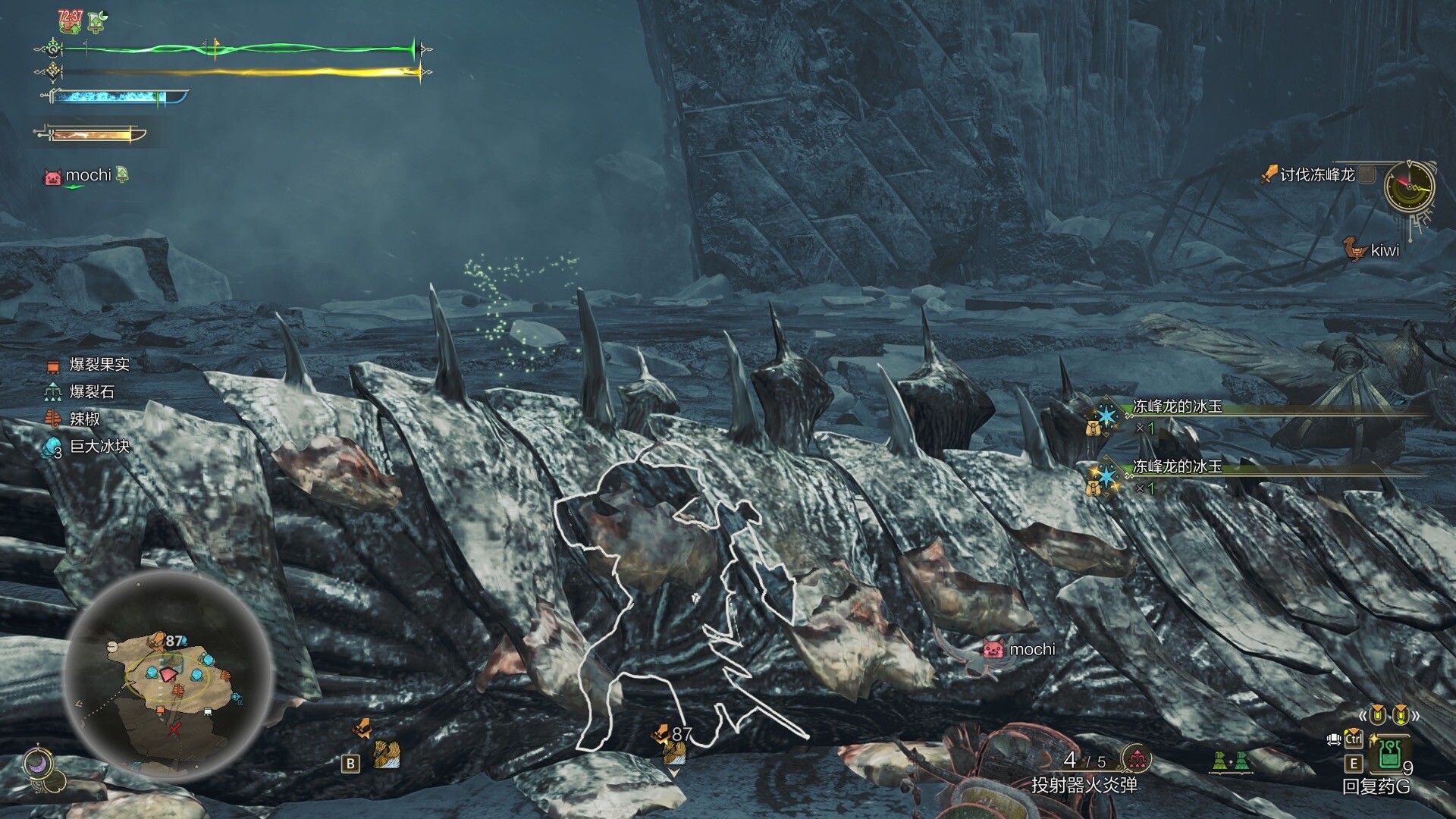
Task: Click the quest timer clock icon
Action: 1408,187
